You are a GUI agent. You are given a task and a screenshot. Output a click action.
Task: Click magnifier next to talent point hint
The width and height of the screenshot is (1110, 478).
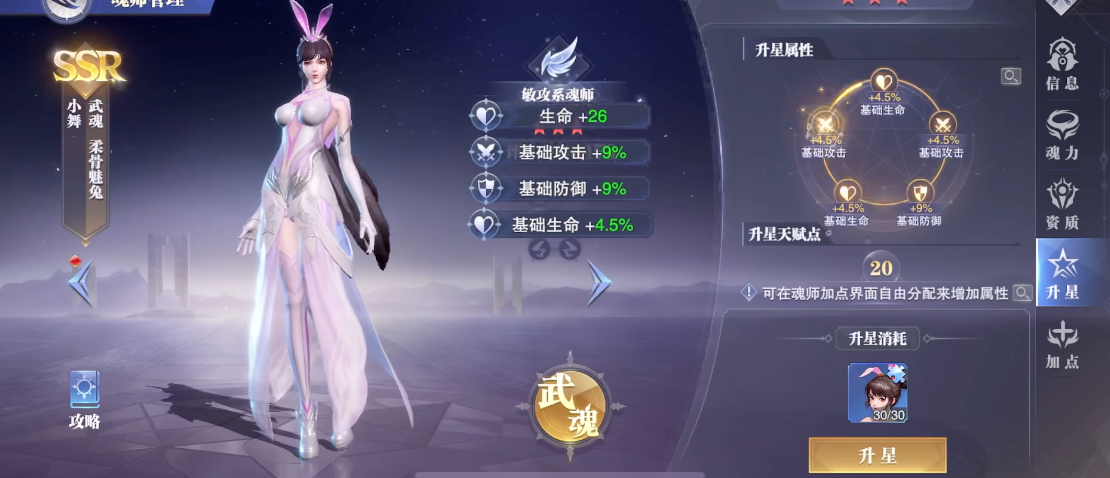pos(1021,293)
